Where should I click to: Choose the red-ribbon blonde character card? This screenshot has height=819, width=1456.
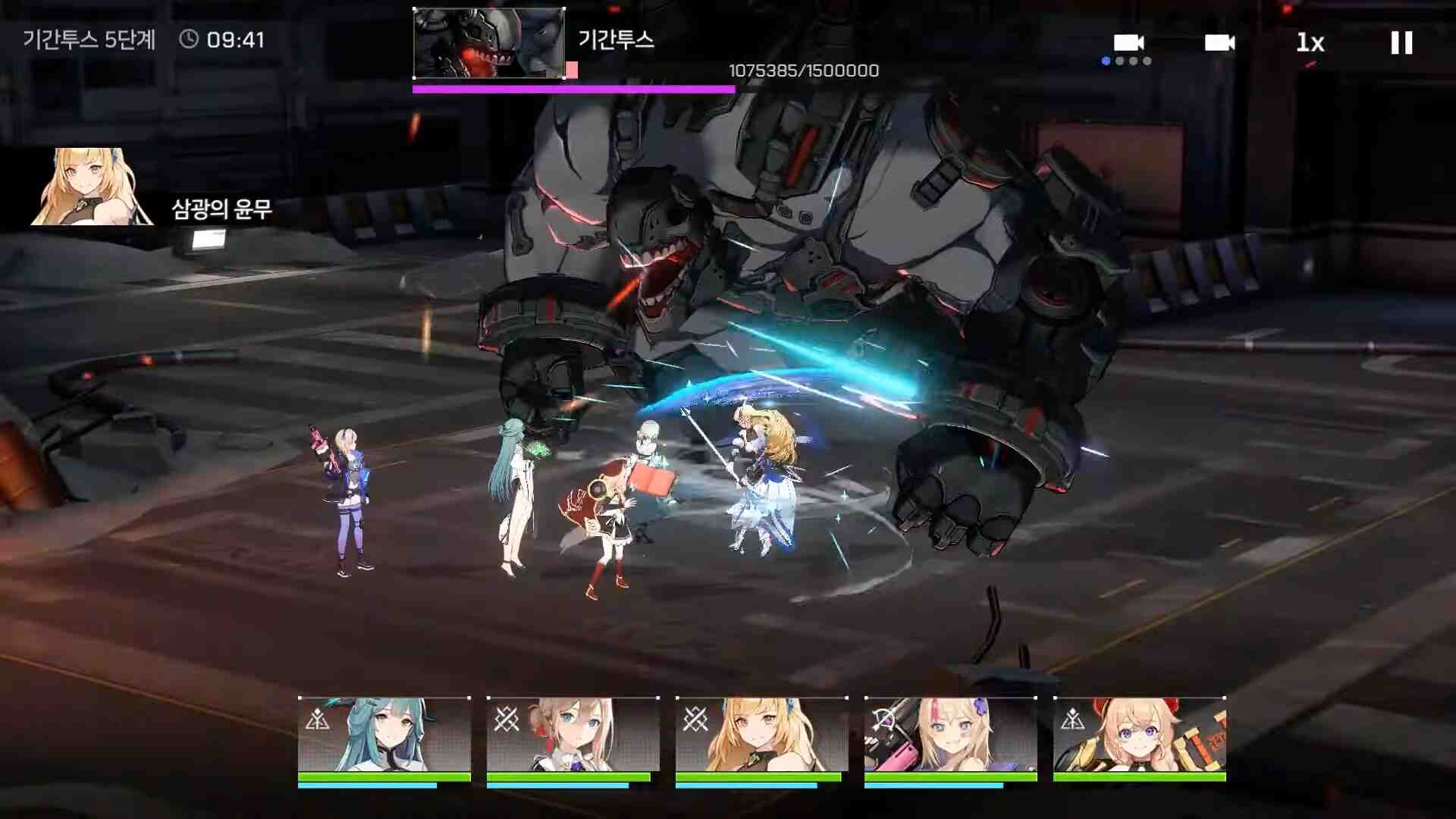coord(573,734)
